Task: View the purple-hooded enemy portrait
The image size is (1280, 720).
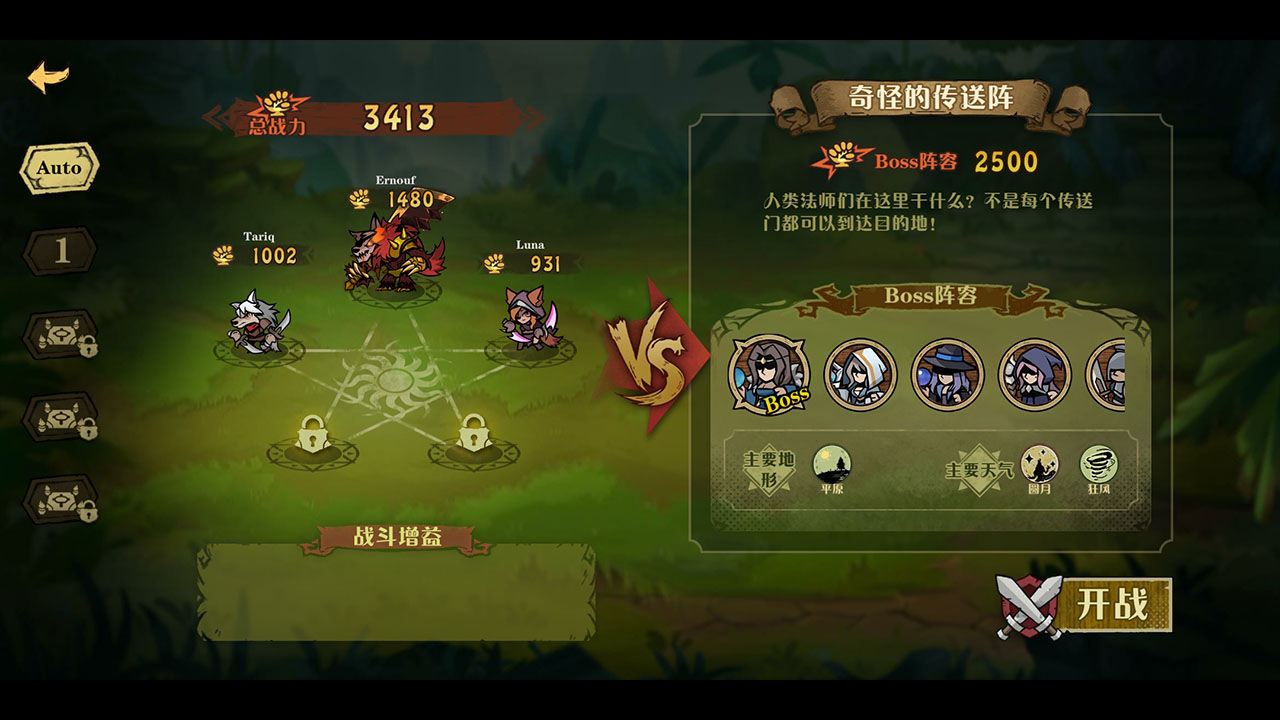Action: 1034,375
